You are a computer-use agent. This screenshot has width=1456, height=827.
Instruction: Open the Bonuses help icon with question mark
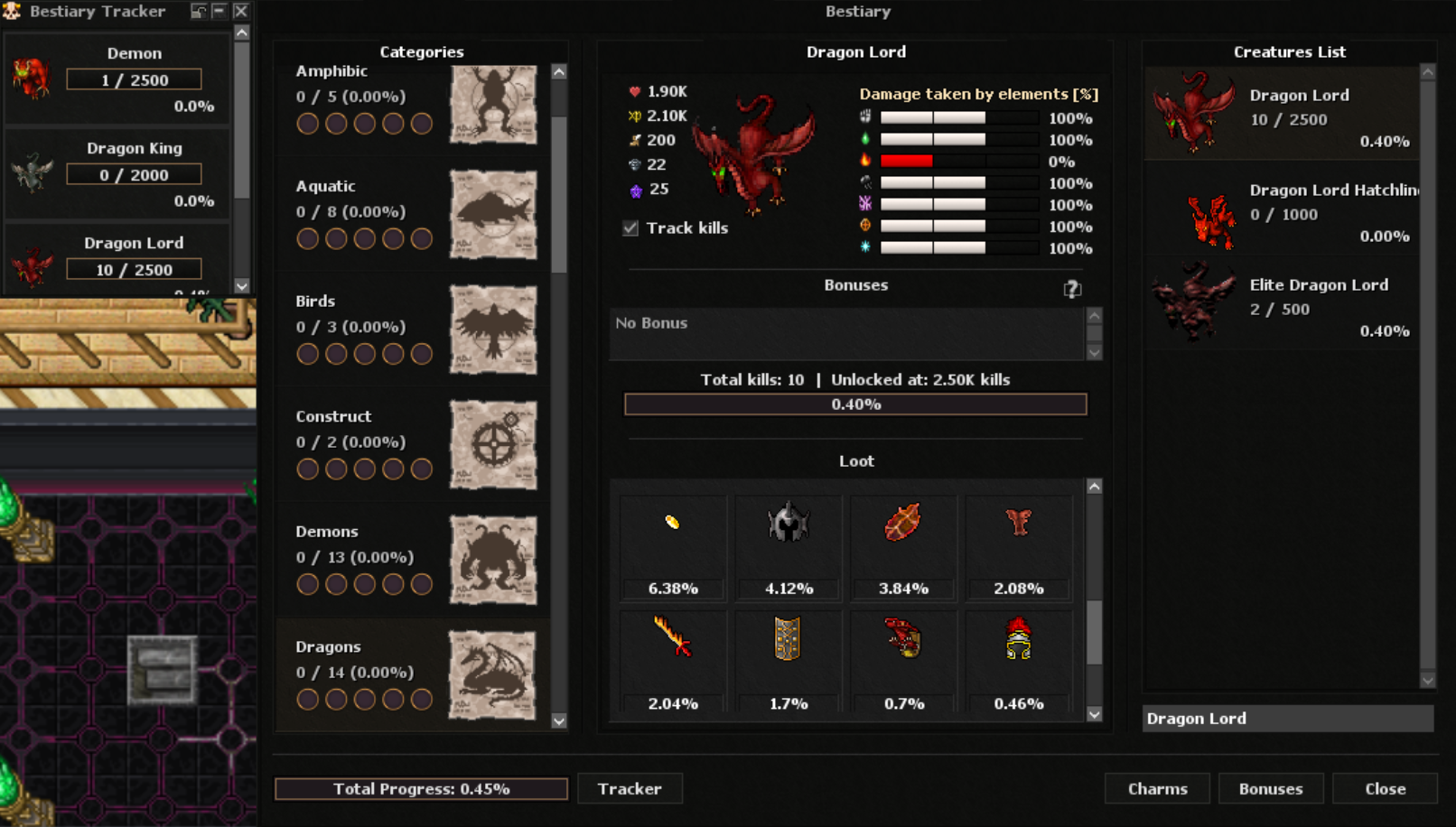(x=1071, y=288)
